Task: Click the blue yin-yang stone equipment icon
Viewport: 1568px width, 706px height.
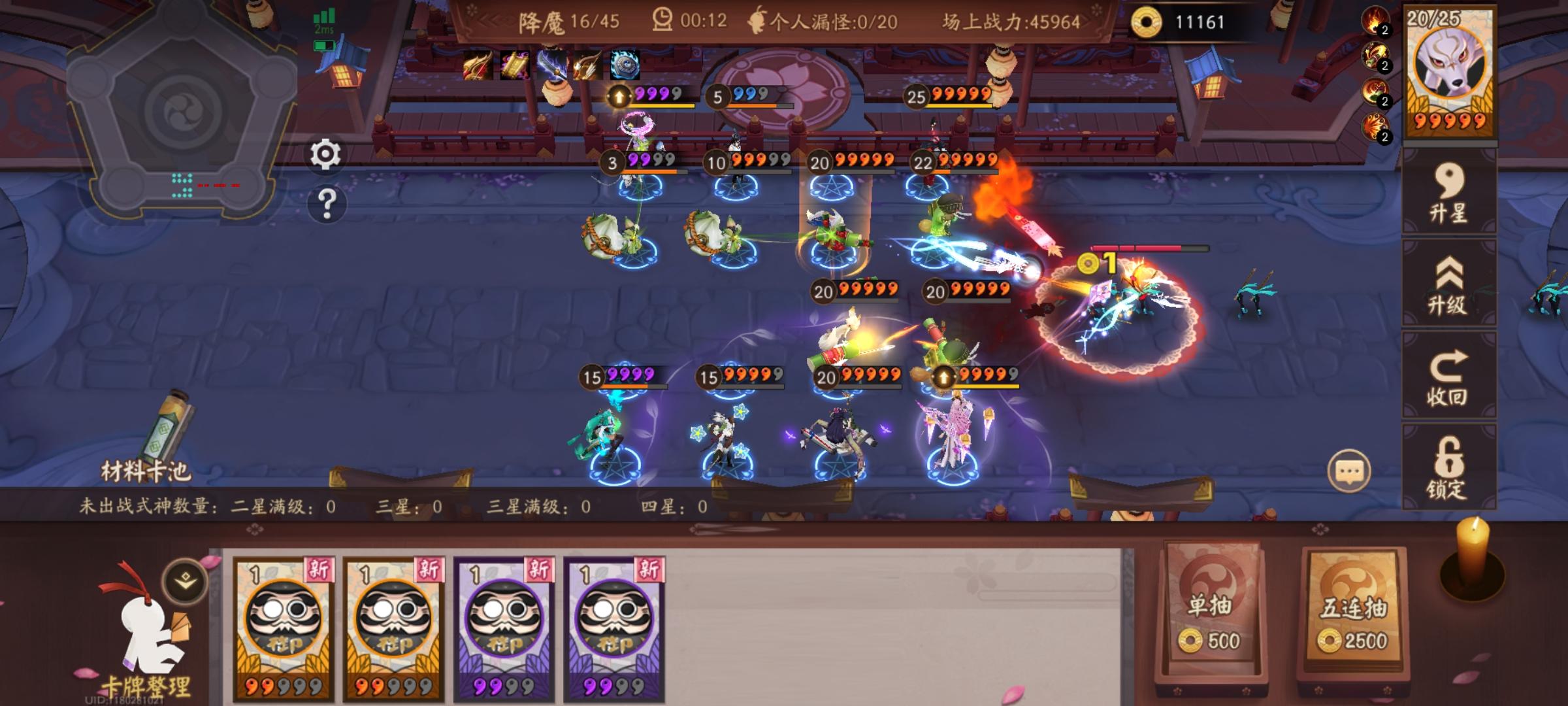Action: pos(624,63)
